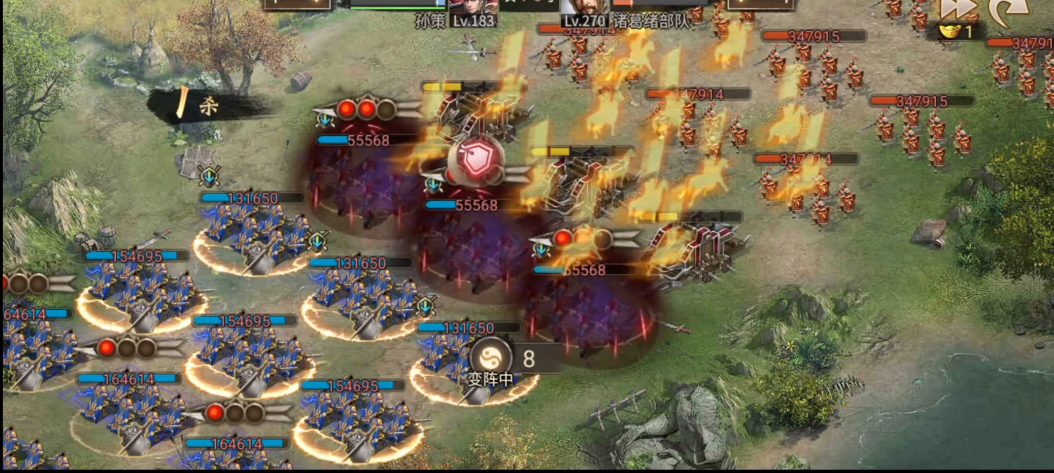Click the gold ingot counter icon
This screenshot has width=1054, height=473.
(x=948, y=32)
